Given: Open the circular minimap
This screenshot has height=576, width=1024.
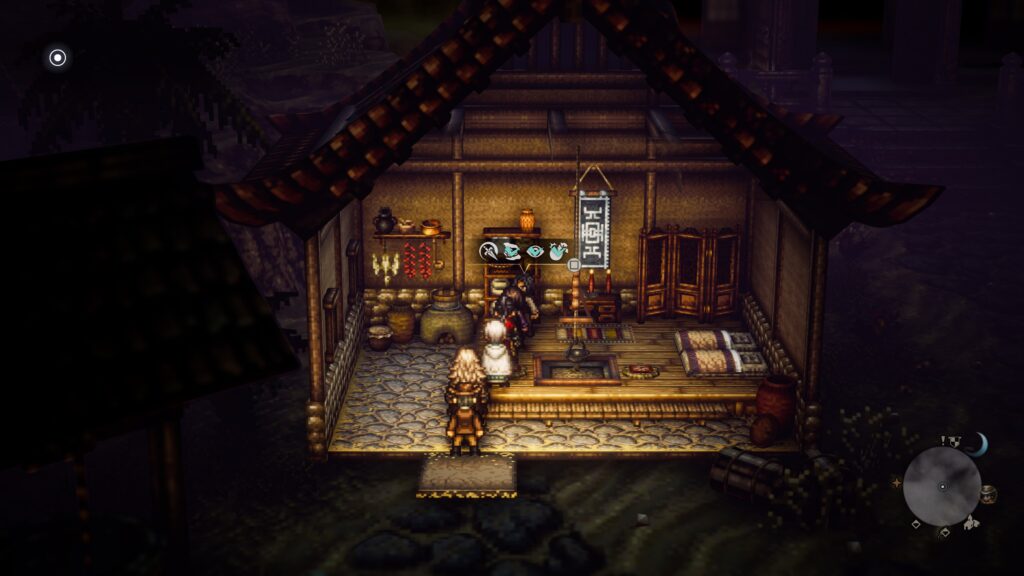Looking at the screenshot, I should (x=941, y=487).
